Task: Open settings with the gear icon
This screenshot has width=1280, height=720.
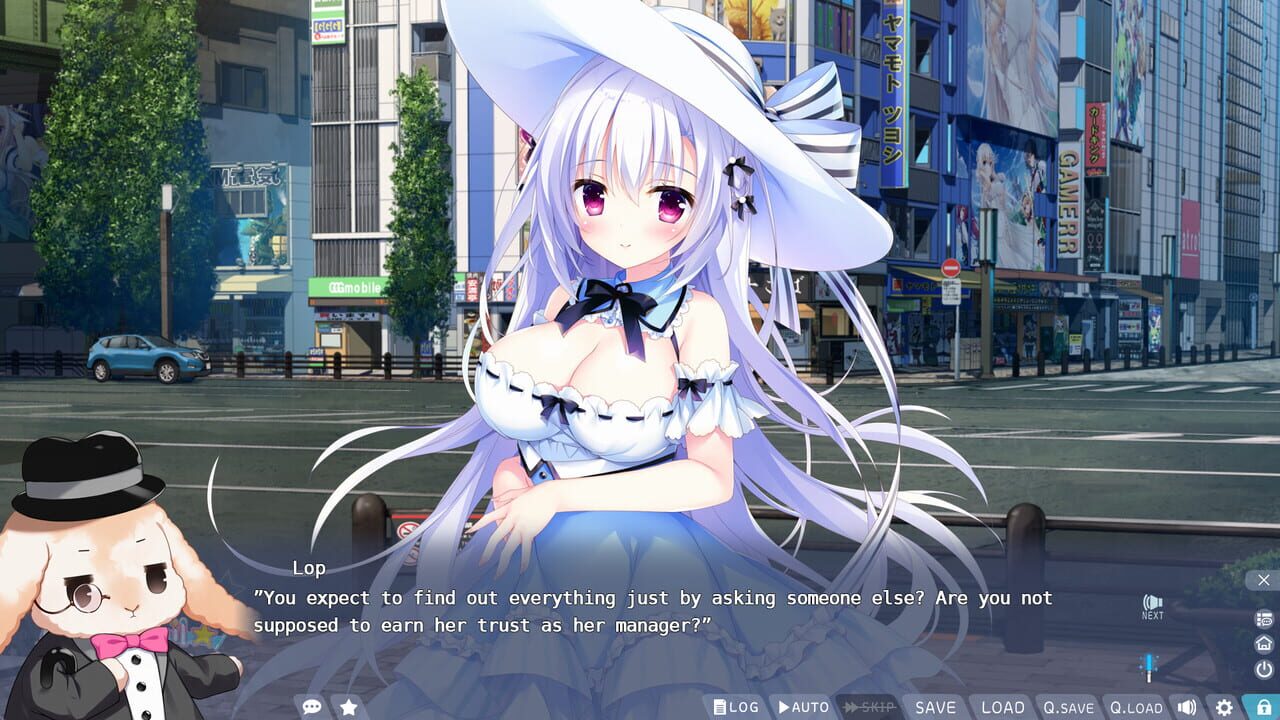Action: pos(1224,705)
